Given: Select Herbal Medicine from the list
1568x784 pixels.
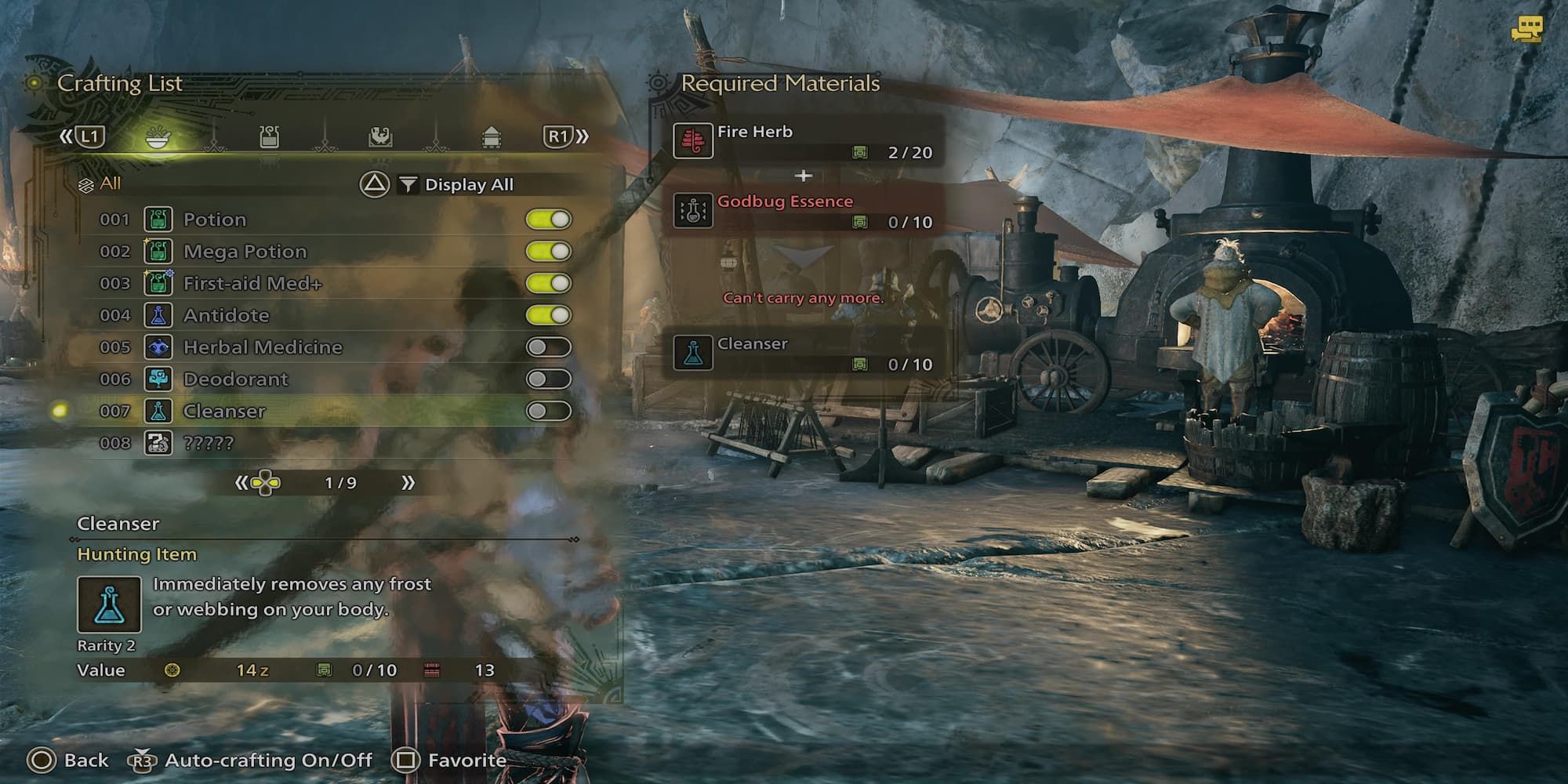Looking at the screenshot, I should (262, 347).
